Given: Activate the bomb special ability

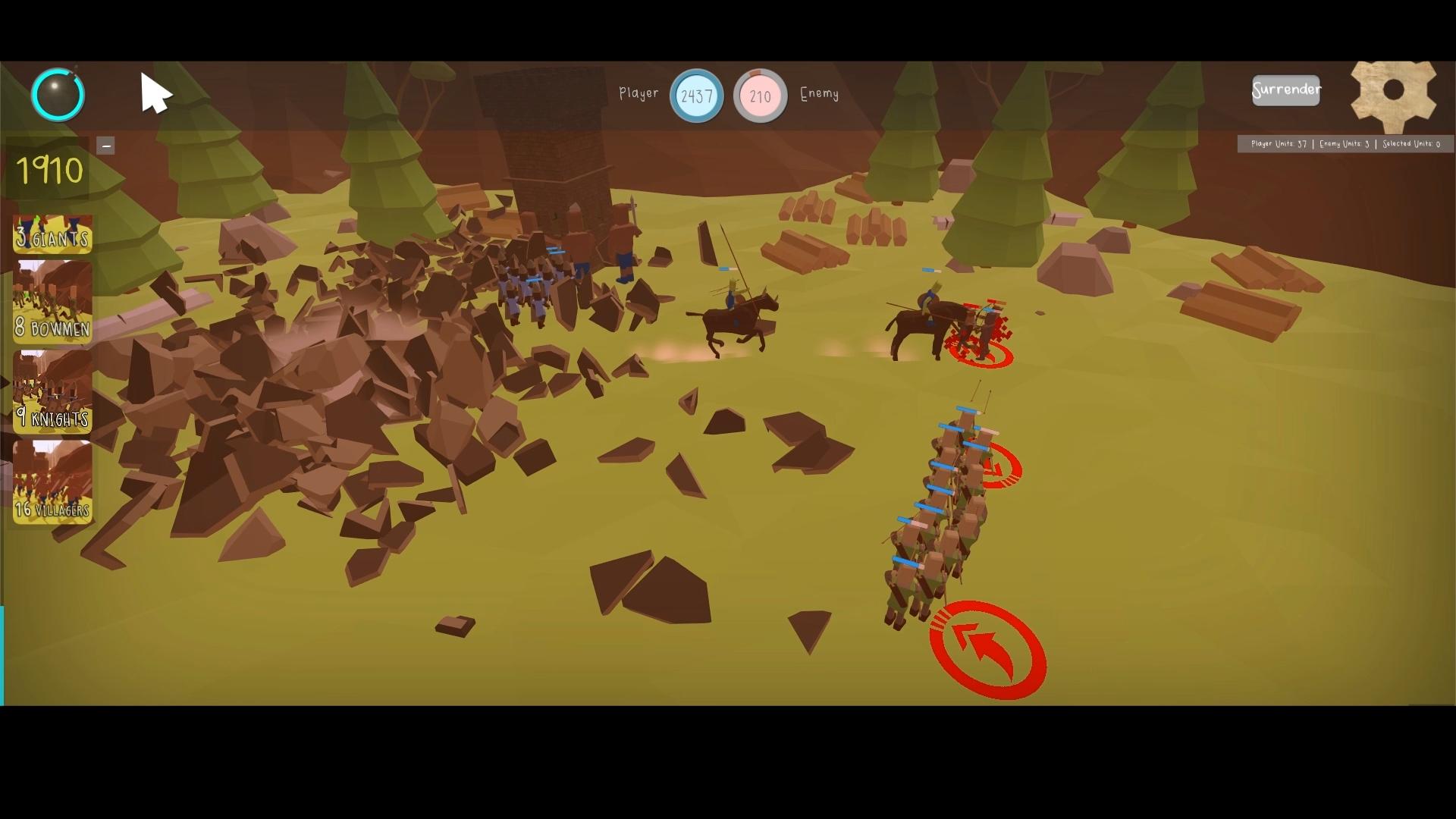Looking at the screenshot, I should click(58, 94).
